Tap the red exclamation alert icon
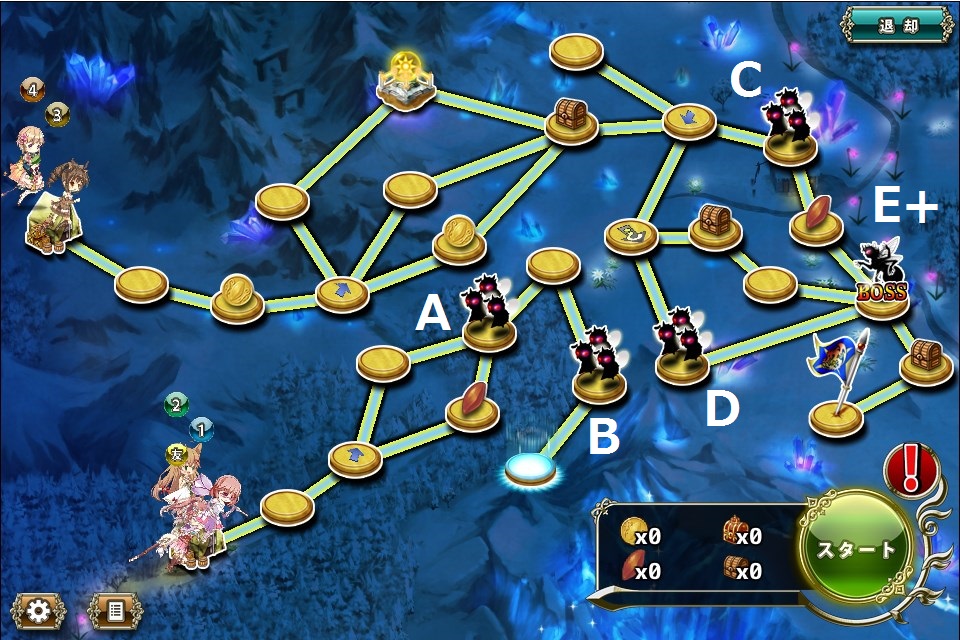The height and width of the screenshot is (640, 960). 911,469
